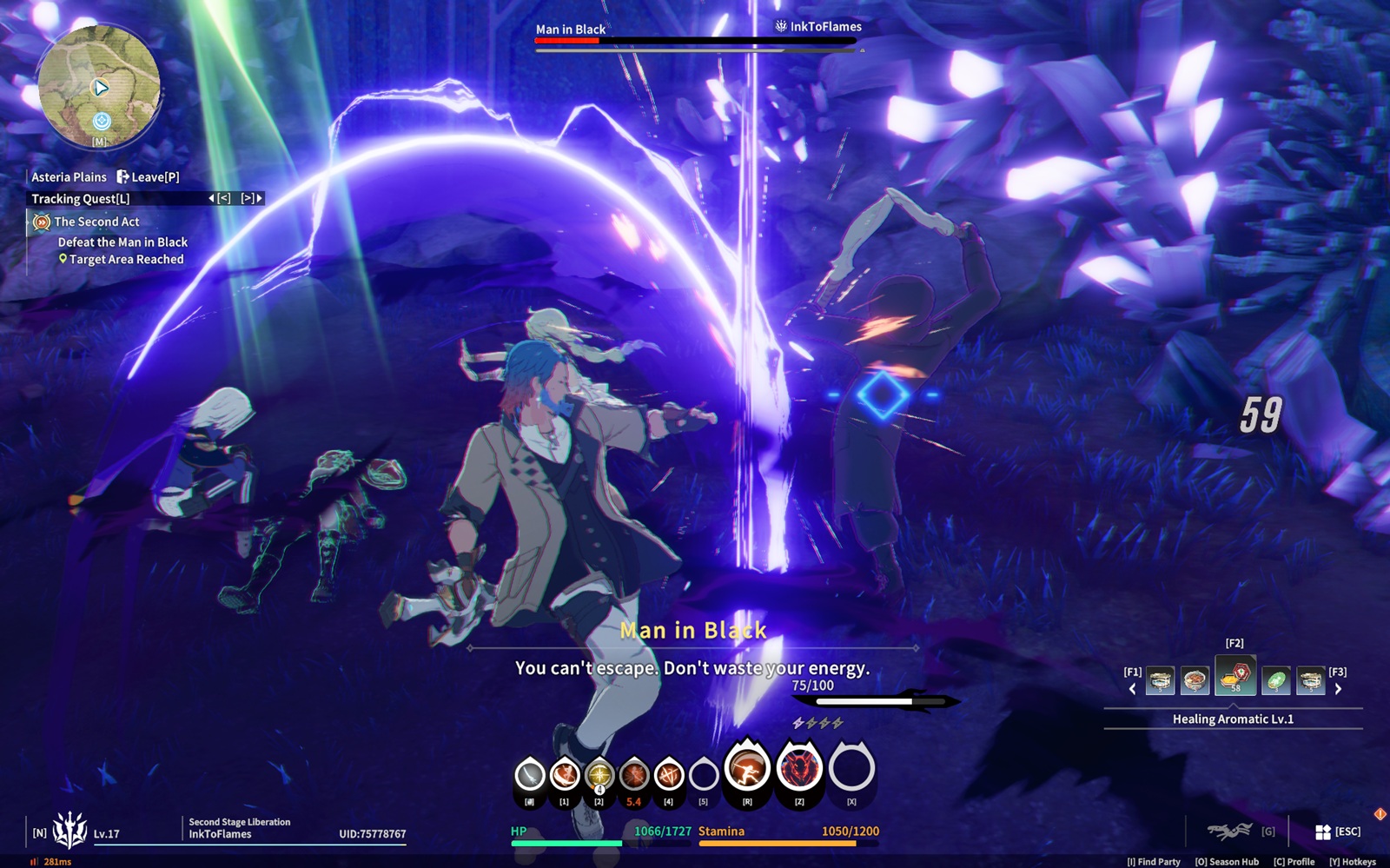Activate the red demon skill on Z
This screenshot has width=1390, height=868.
coord(799,768)
